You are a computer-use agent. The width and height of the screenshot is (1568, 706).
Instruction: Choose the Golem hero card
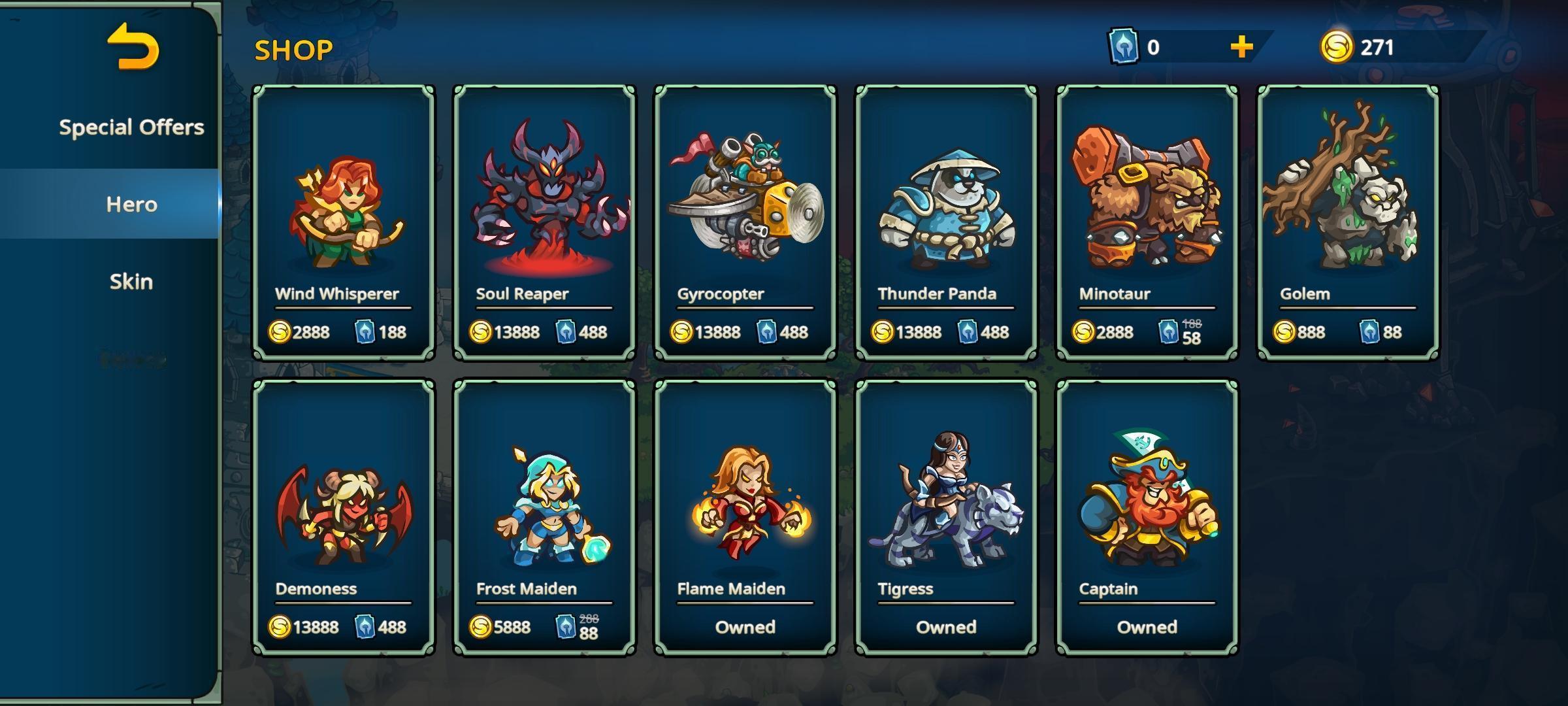point(1348,222)
